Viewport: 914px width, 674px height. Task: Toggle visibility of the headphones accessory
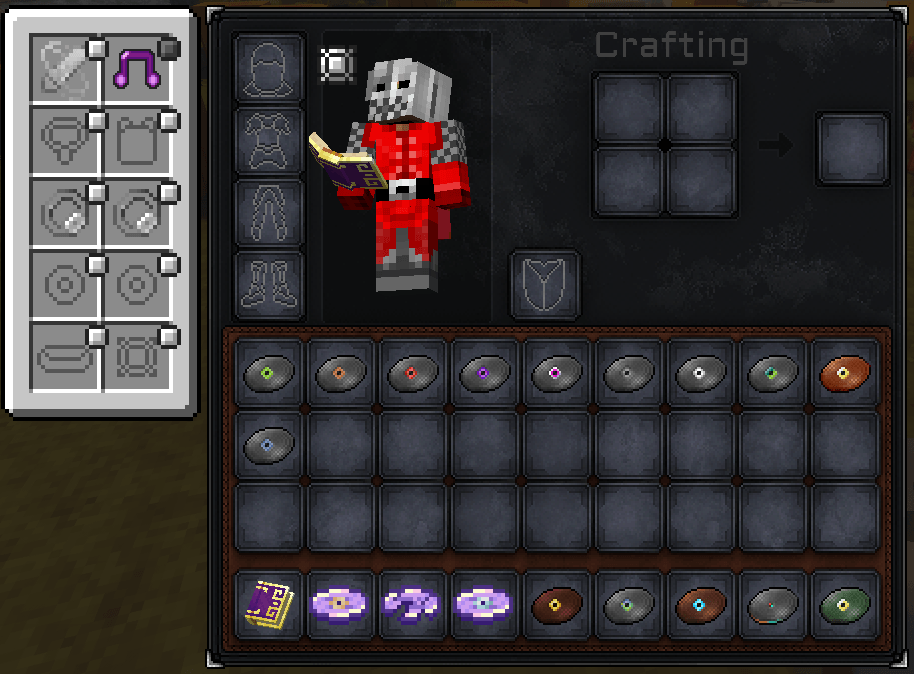[169, 47]
